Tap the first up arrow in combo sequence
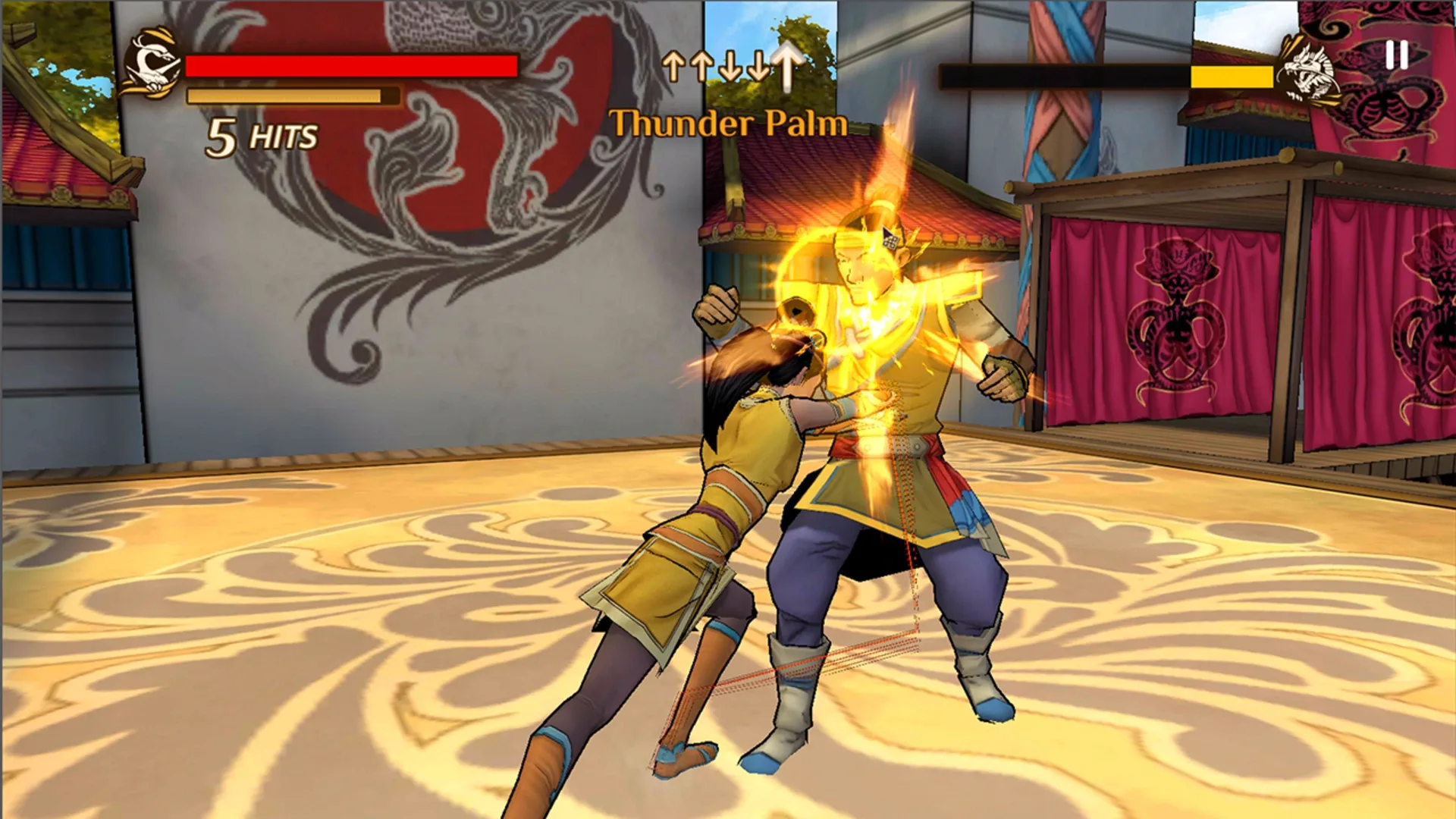Screen dimensions: 1456x819 coord(674,67)
